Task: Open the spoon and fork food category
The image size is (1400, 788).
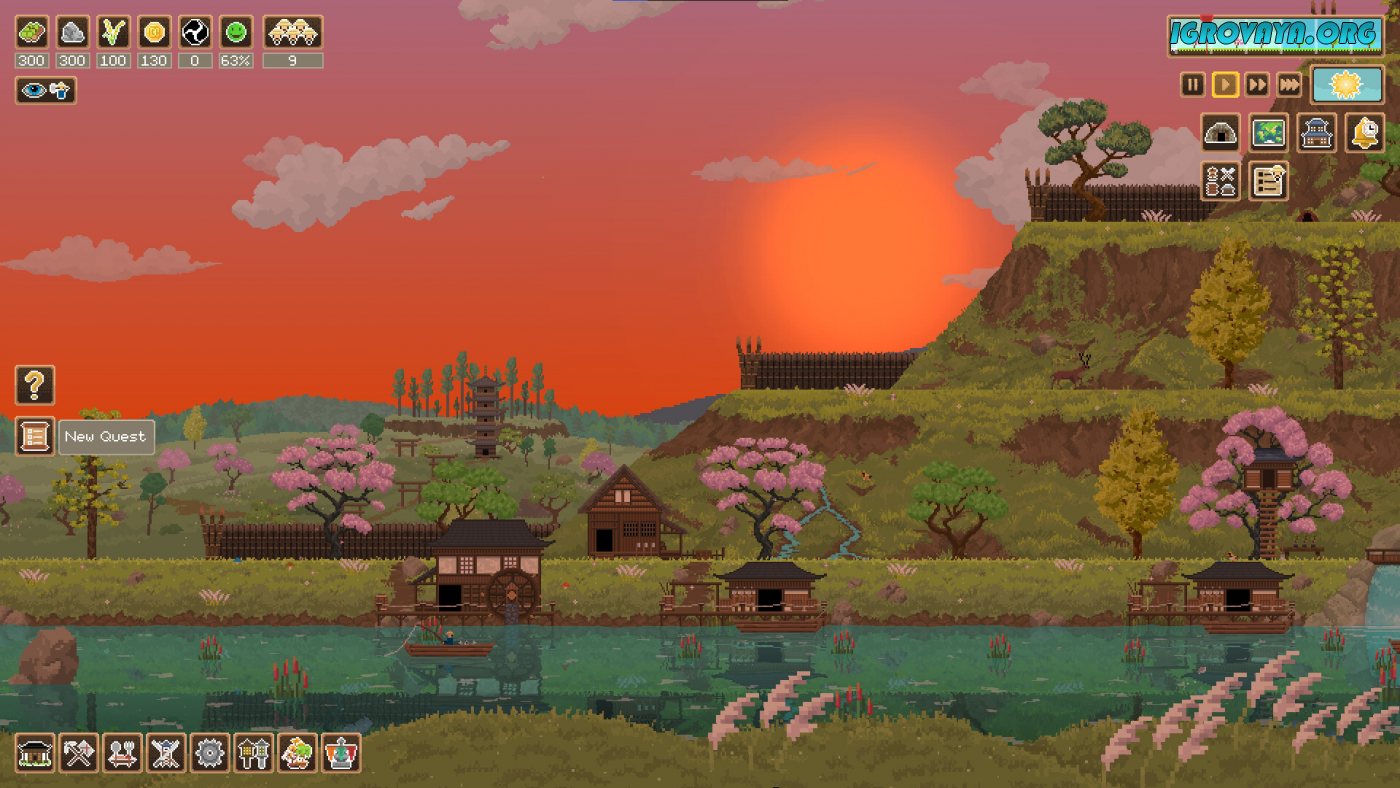Action: click(x=122, y=753)
